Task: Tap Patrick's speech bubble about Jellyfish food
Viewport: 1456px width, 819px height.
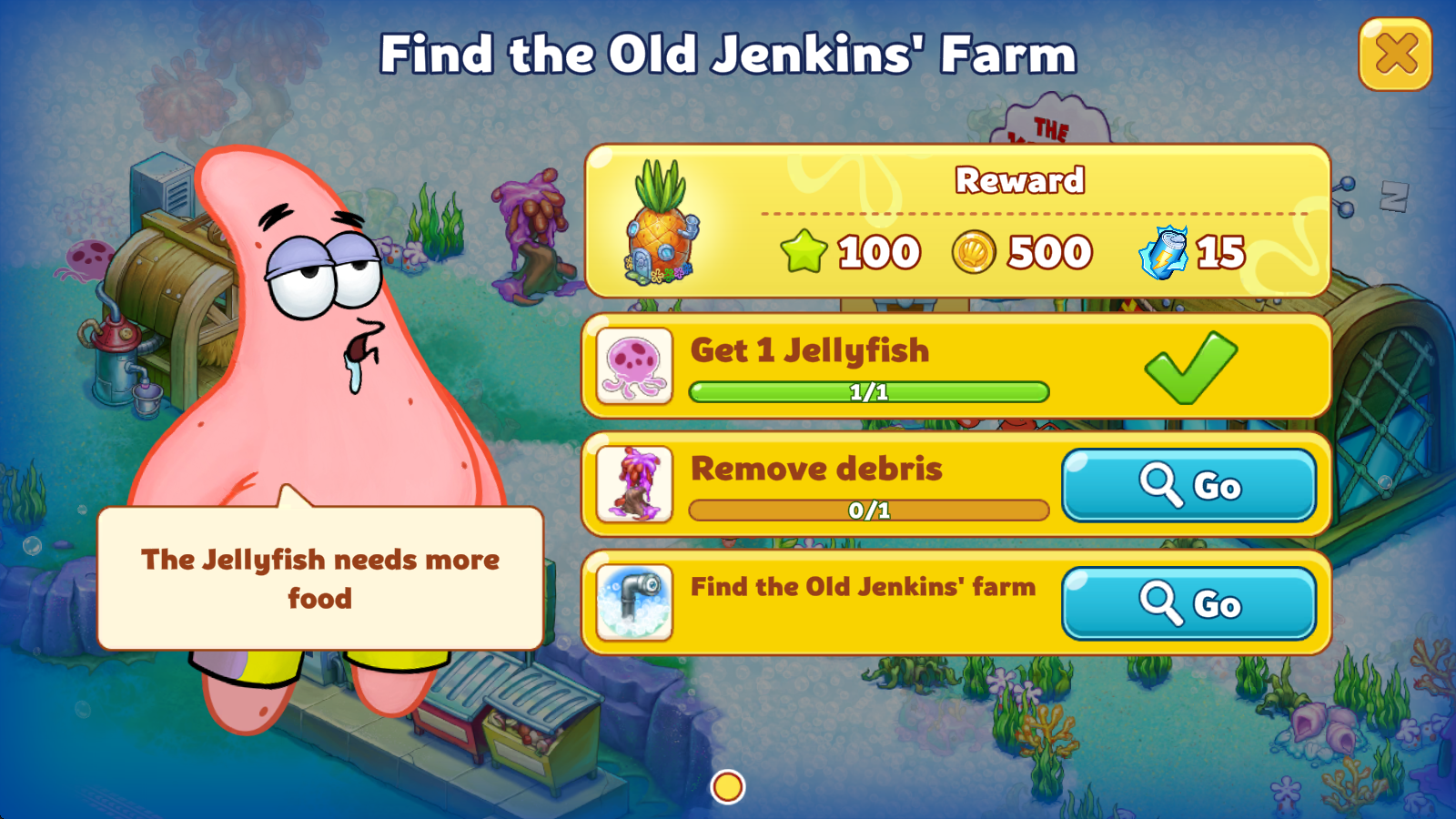Action: (320, 579)
